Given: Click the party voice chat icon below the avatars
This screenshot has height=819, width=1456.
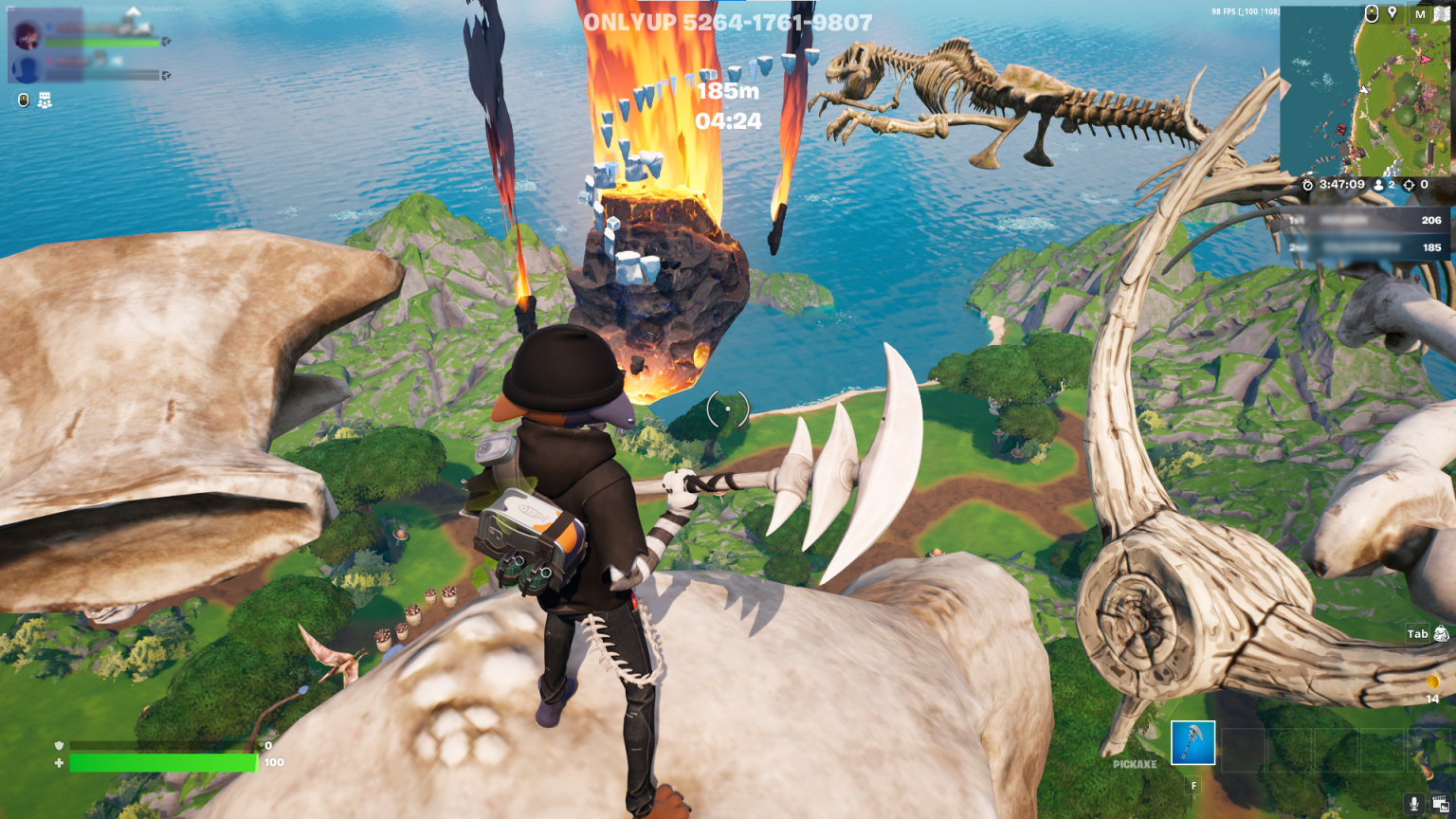Looking at the screenshot, I should click(x=45, y=99).
